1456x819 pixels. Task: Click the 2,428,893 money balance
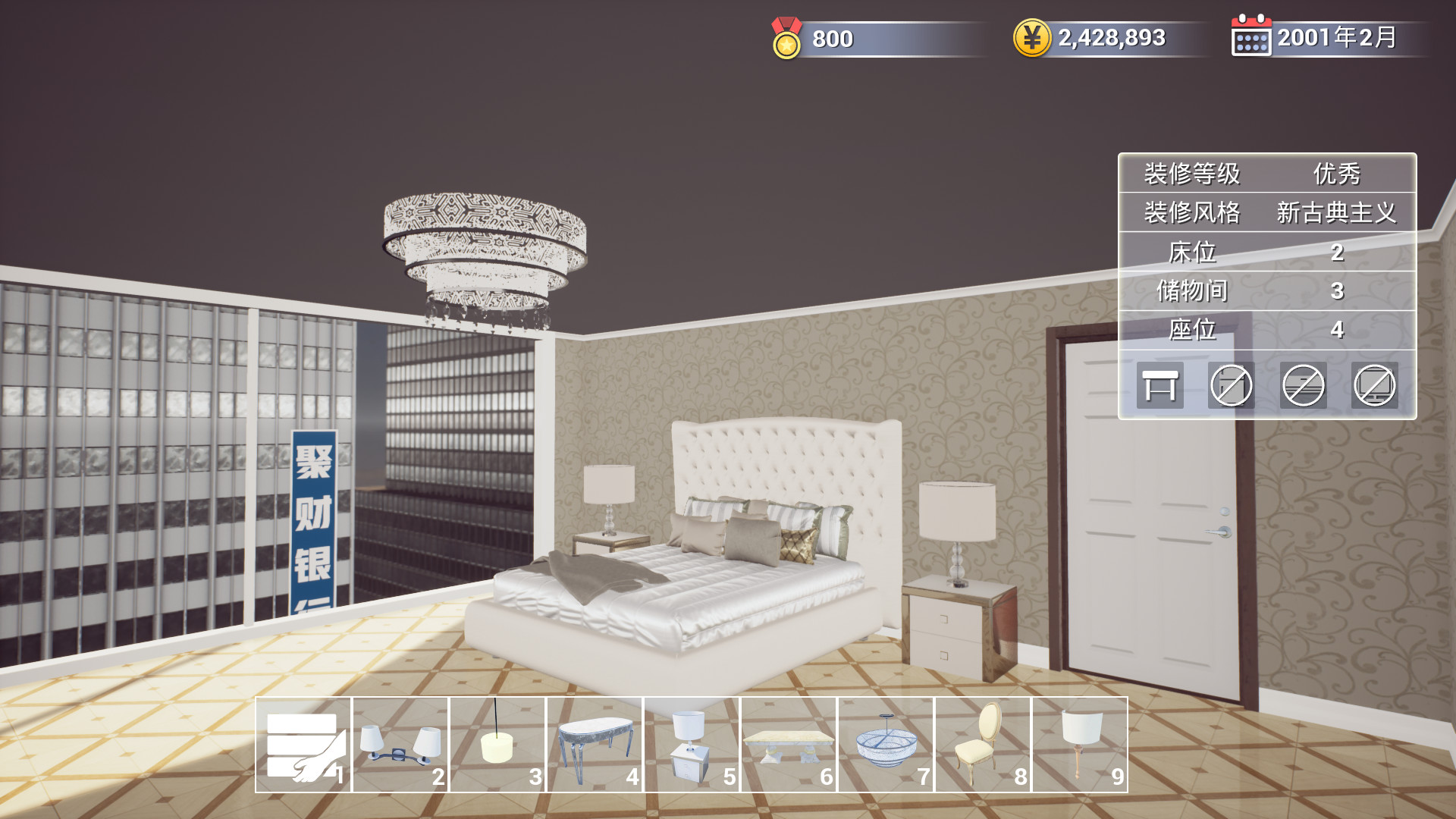1111,38
